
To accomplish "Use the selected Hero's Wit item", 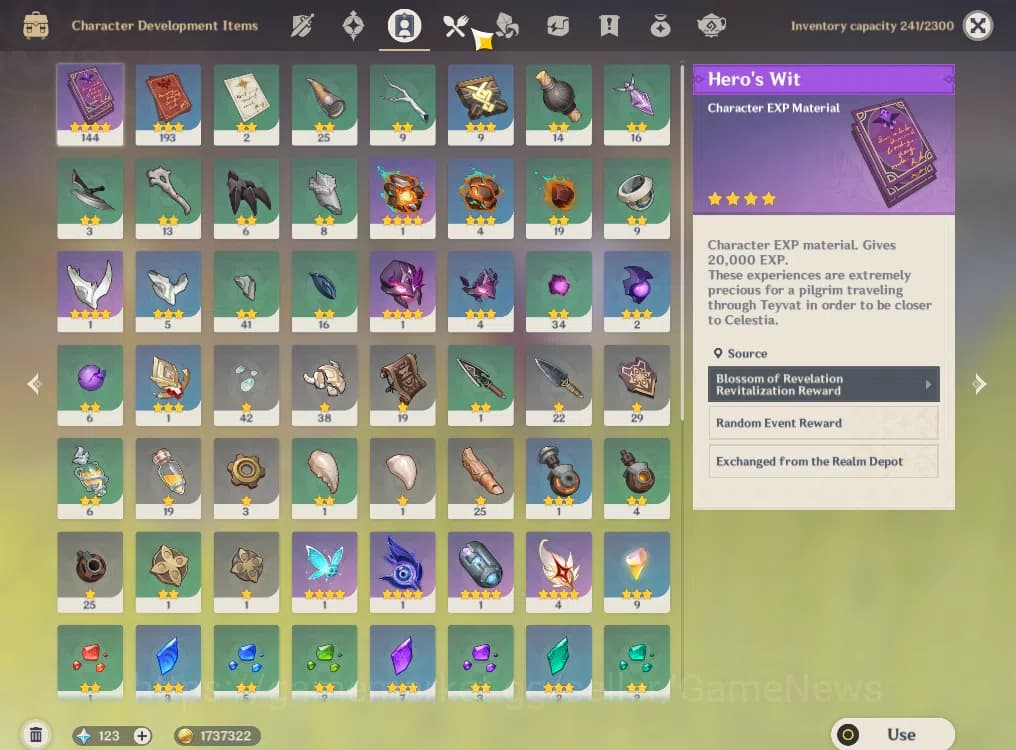I will [892, 734].
